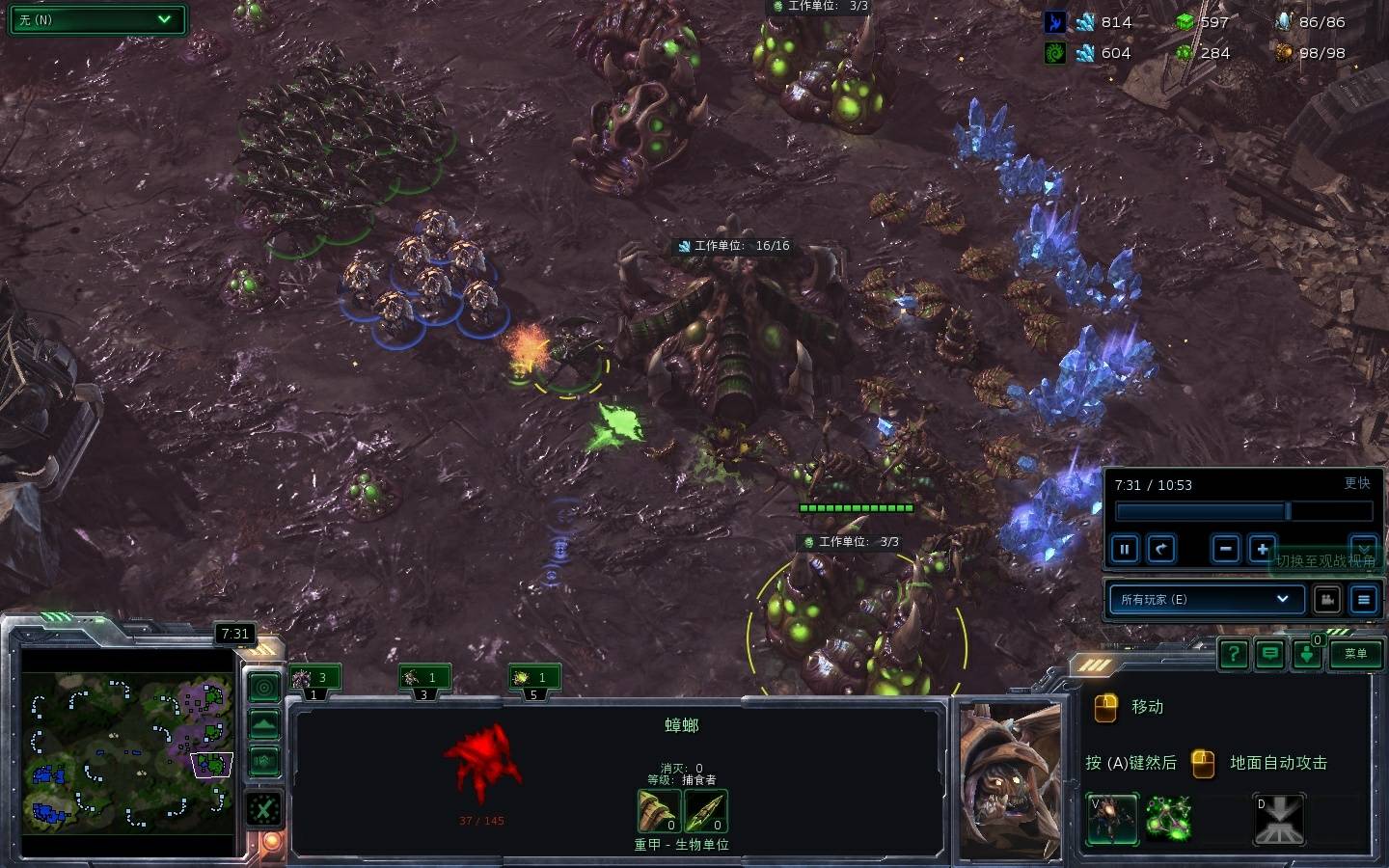Decrease replay speed with the minus button
1389x868 pixels.
point(1225,550)
